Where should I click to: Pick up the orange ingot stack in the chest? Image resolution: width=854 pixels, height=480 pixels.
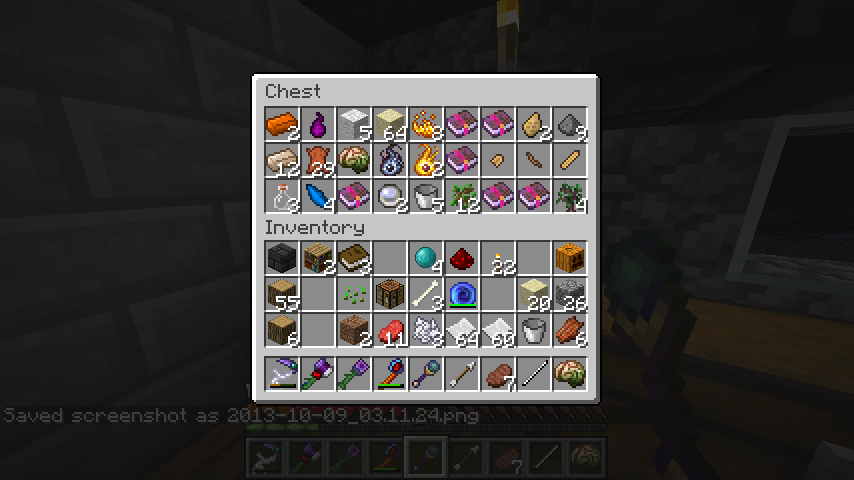pos(282,125)
